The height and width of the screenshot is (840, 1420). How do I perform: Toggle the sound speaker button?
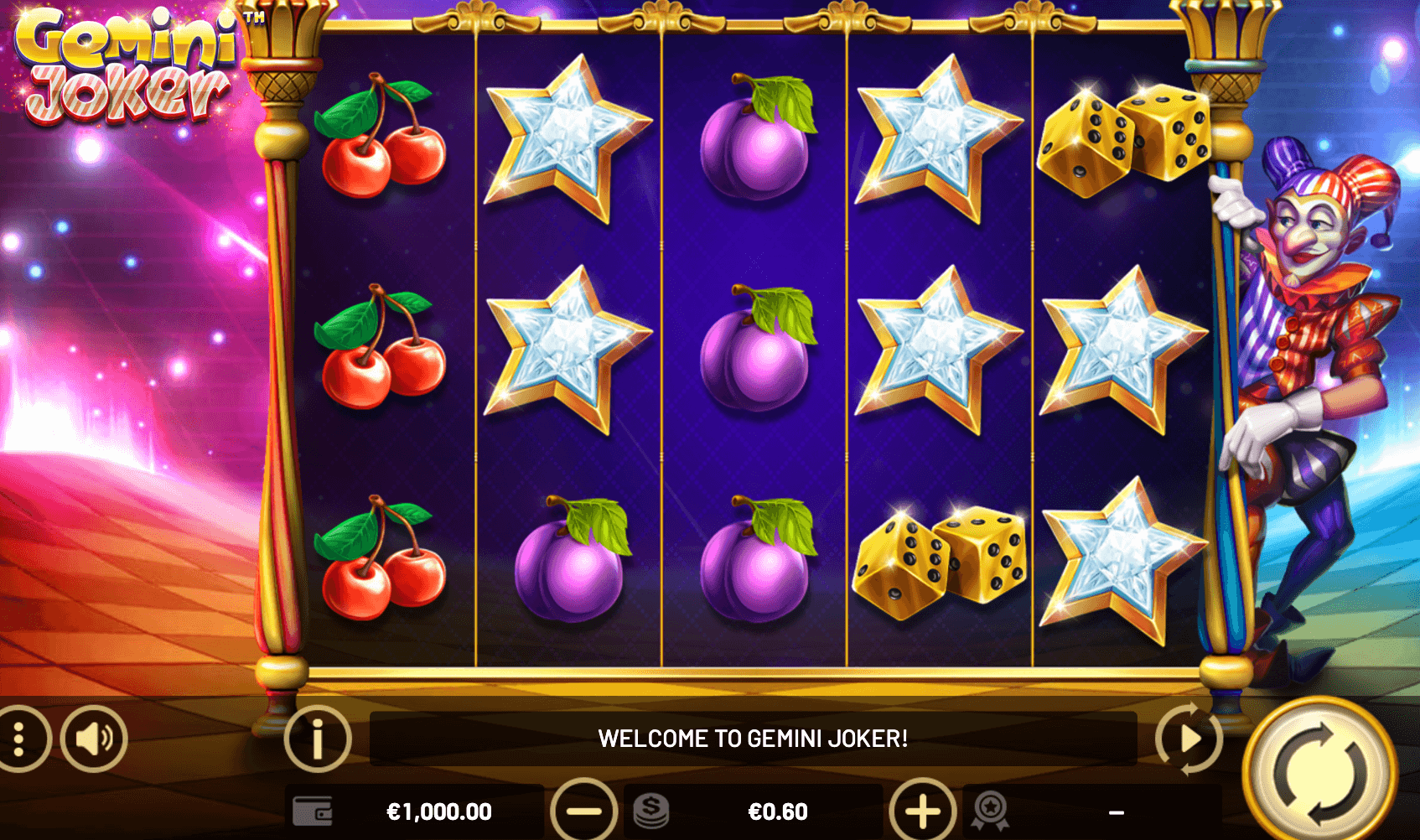(94, 739)
